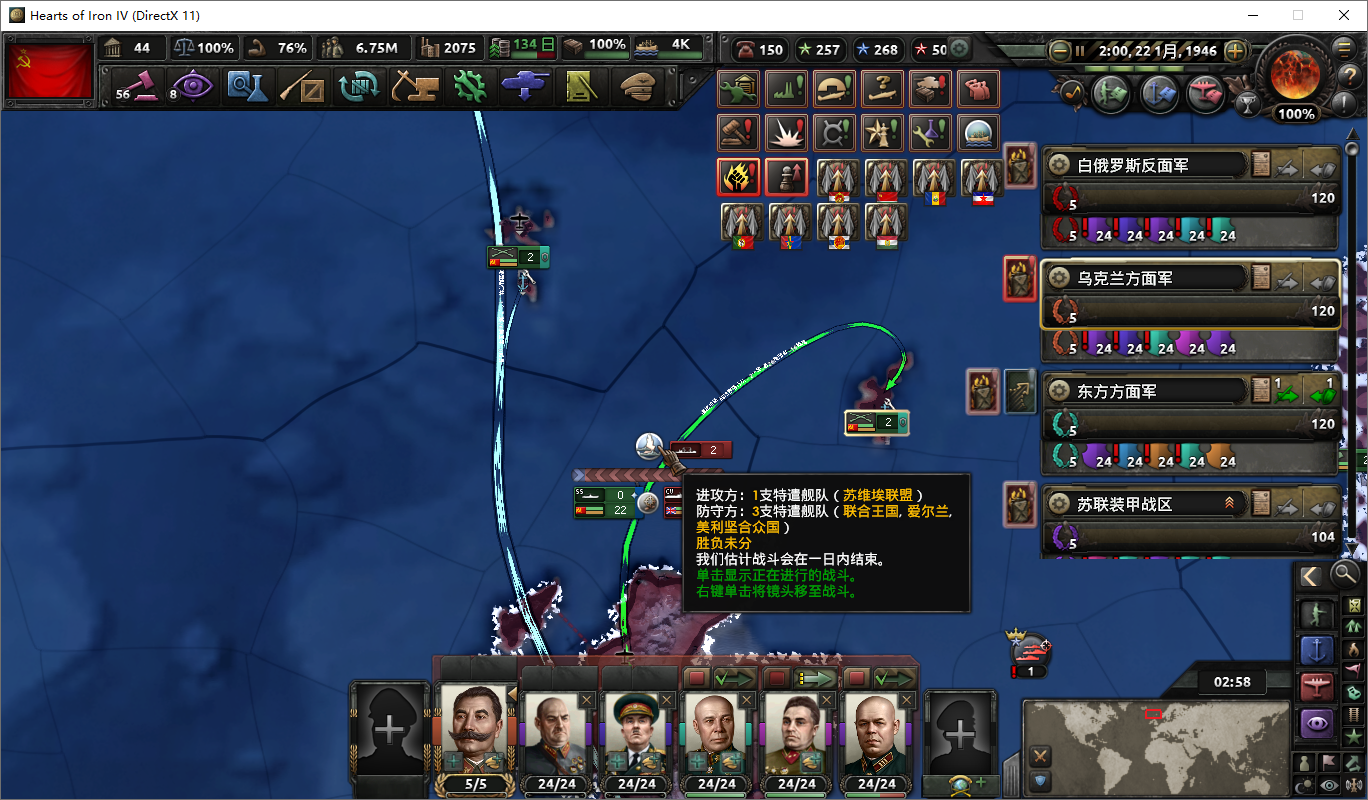Open the intelligence agency purple eye icon

(193, 87)
